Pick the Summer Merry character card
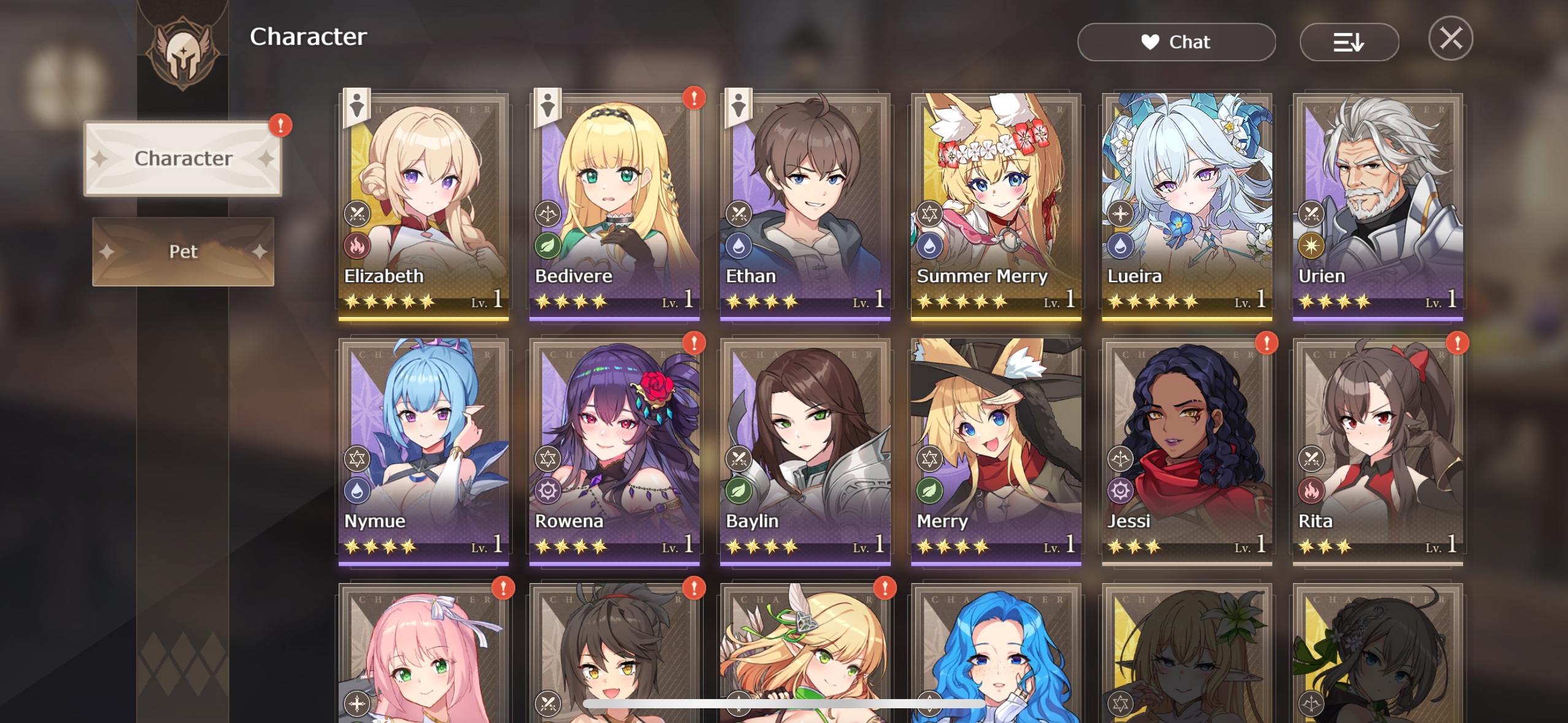Screen dimensions: 1568x723 point(996,205)
